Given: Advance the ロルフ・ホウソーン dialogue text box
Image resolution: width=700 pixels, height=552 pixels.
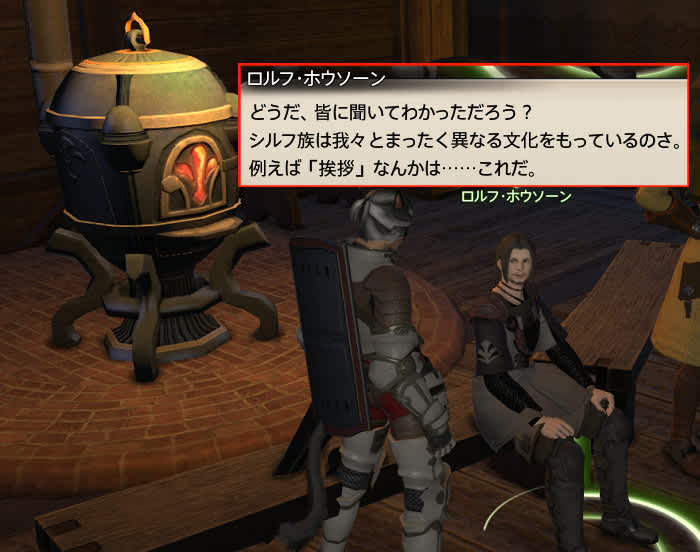Looking at the screenshot, I should tap(463, 132).
